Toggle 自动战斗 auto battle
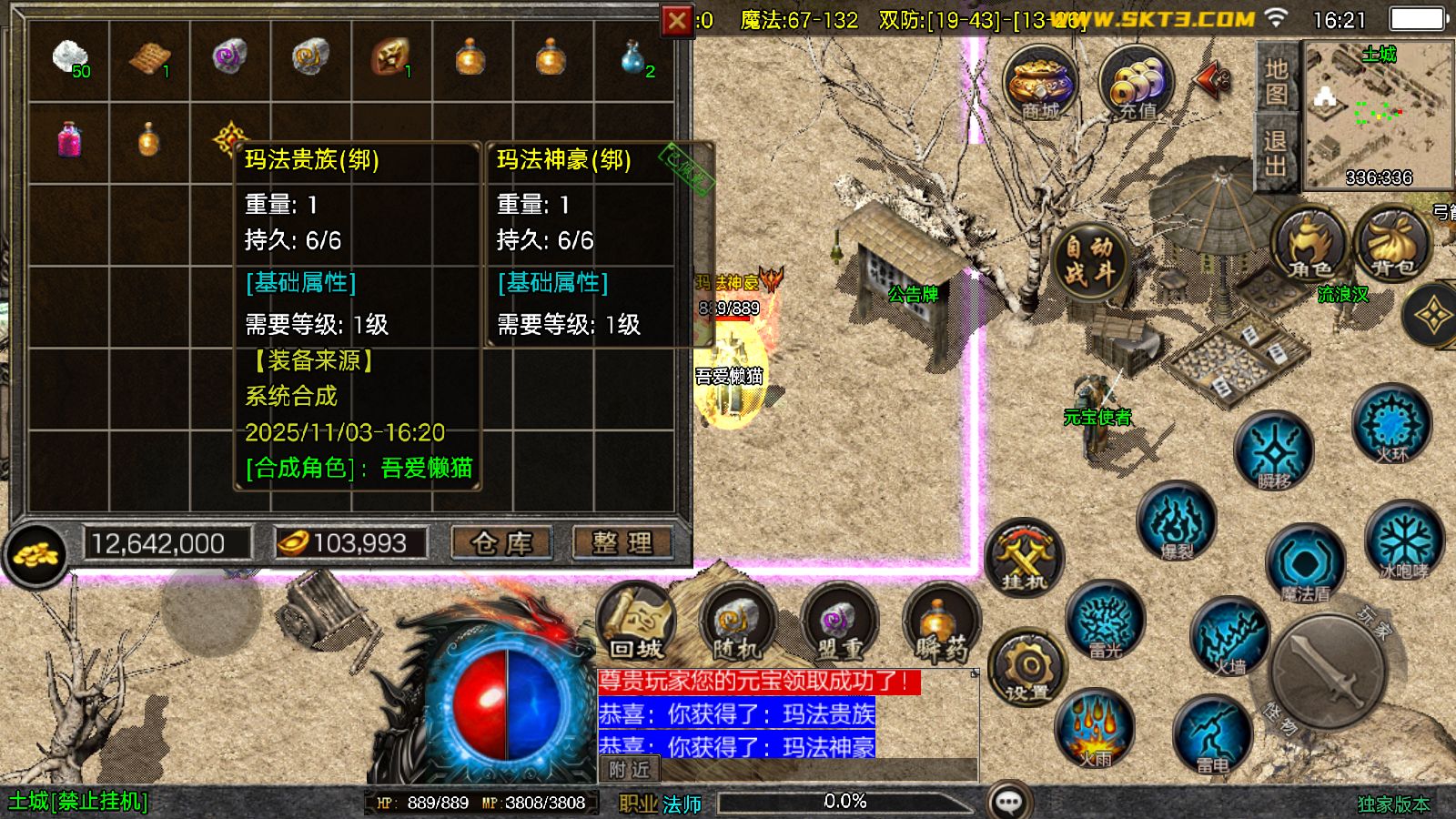The height and width of the screenshot is (819, 1456). pyautogui.click(x=1089, y=260)
